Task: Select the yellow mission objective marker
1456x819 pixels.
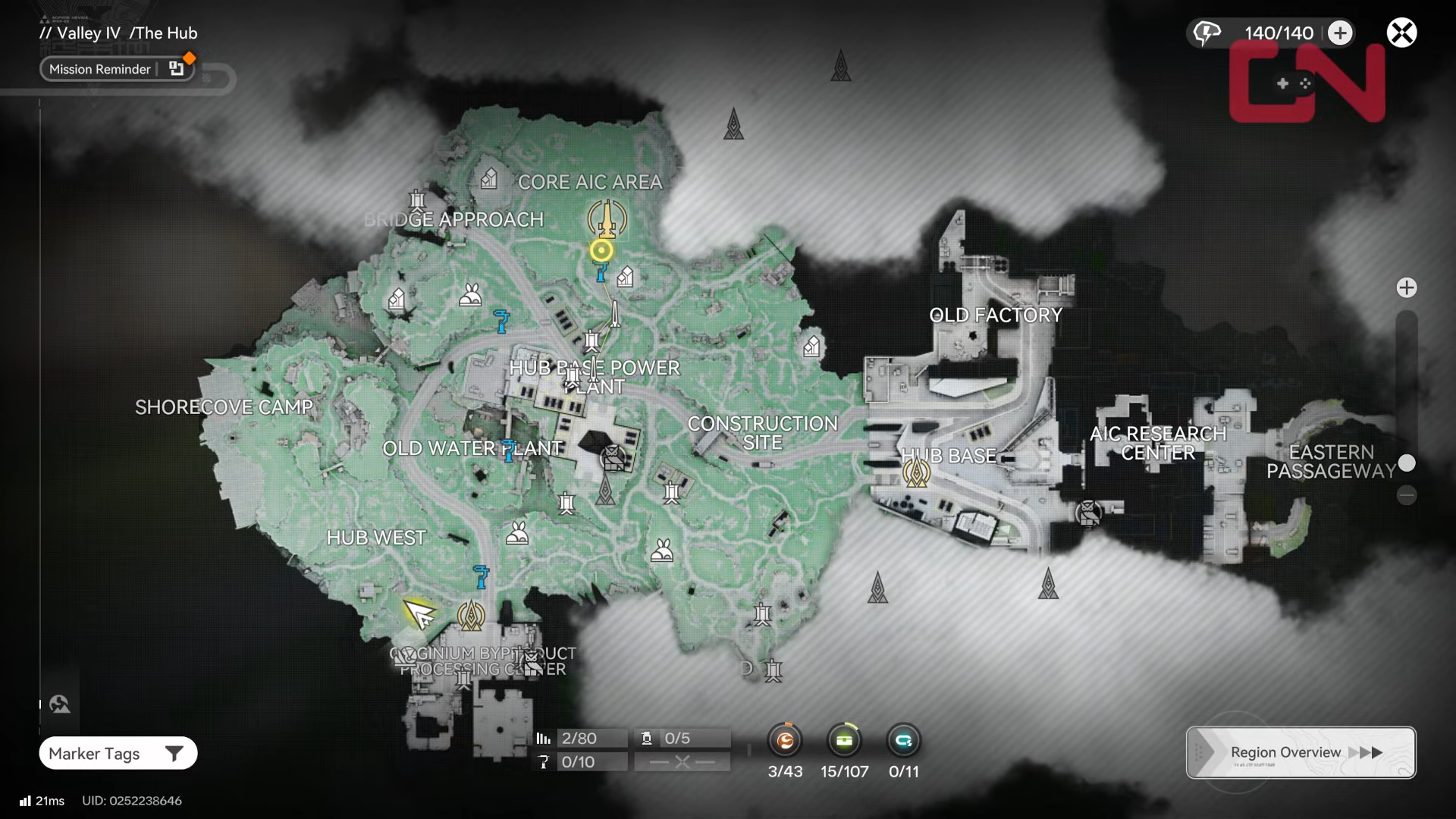Action: pyautogui.click(x=601, y=250)
